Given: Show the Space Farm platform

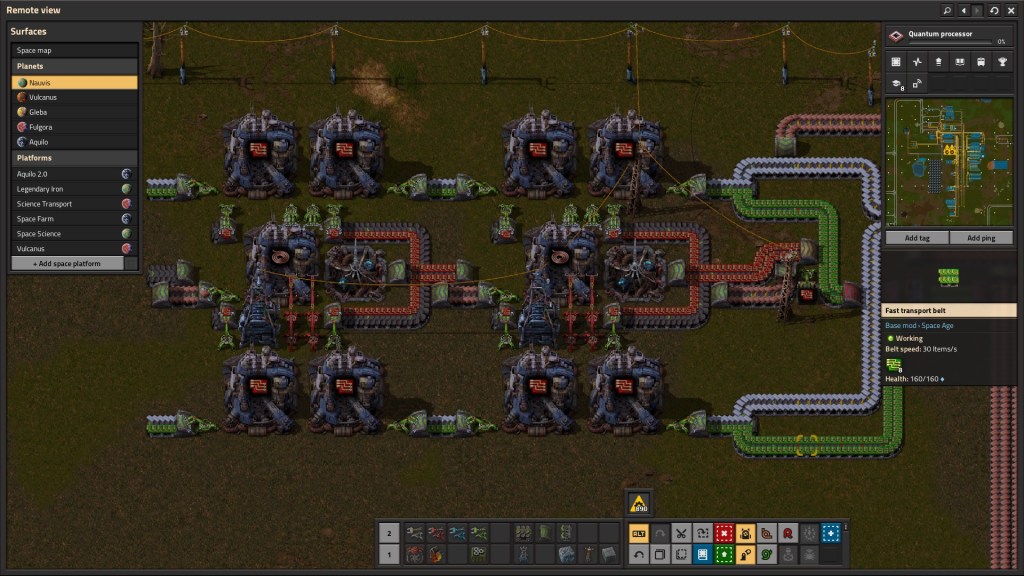Looking at the screenshot, I should pos(74,218).
